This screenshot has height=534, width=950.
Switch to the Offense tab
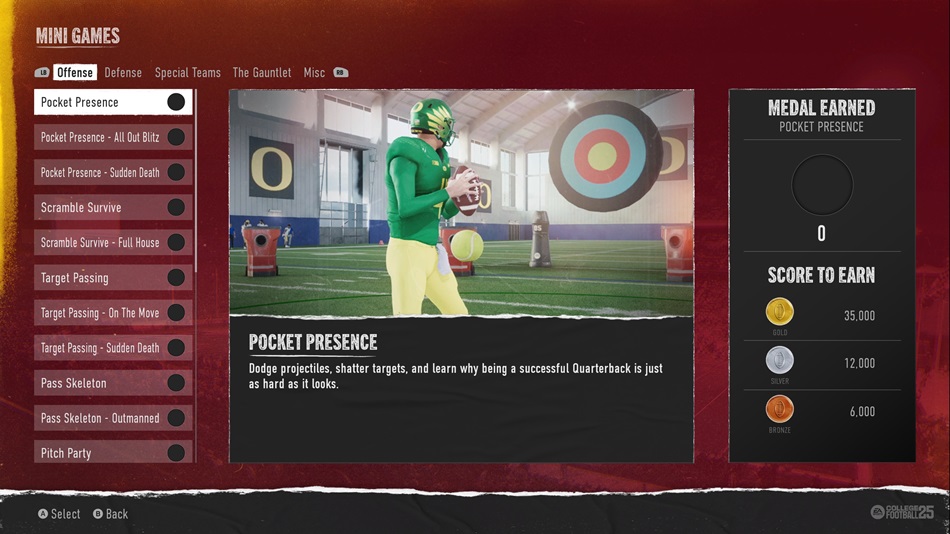[74, 73]
